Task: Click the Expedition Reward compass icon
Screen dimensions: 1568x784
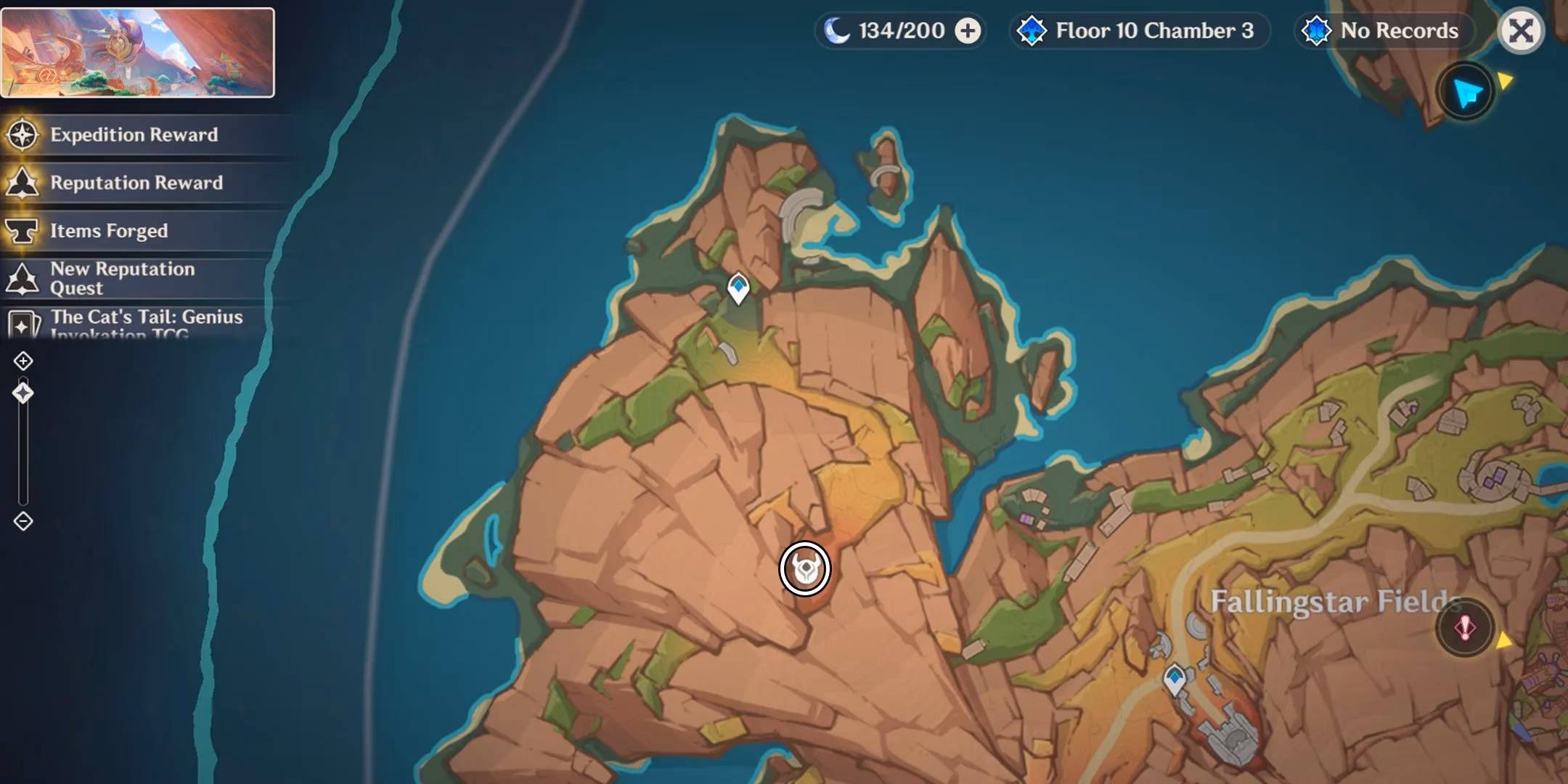Action: tap(24, 134)
